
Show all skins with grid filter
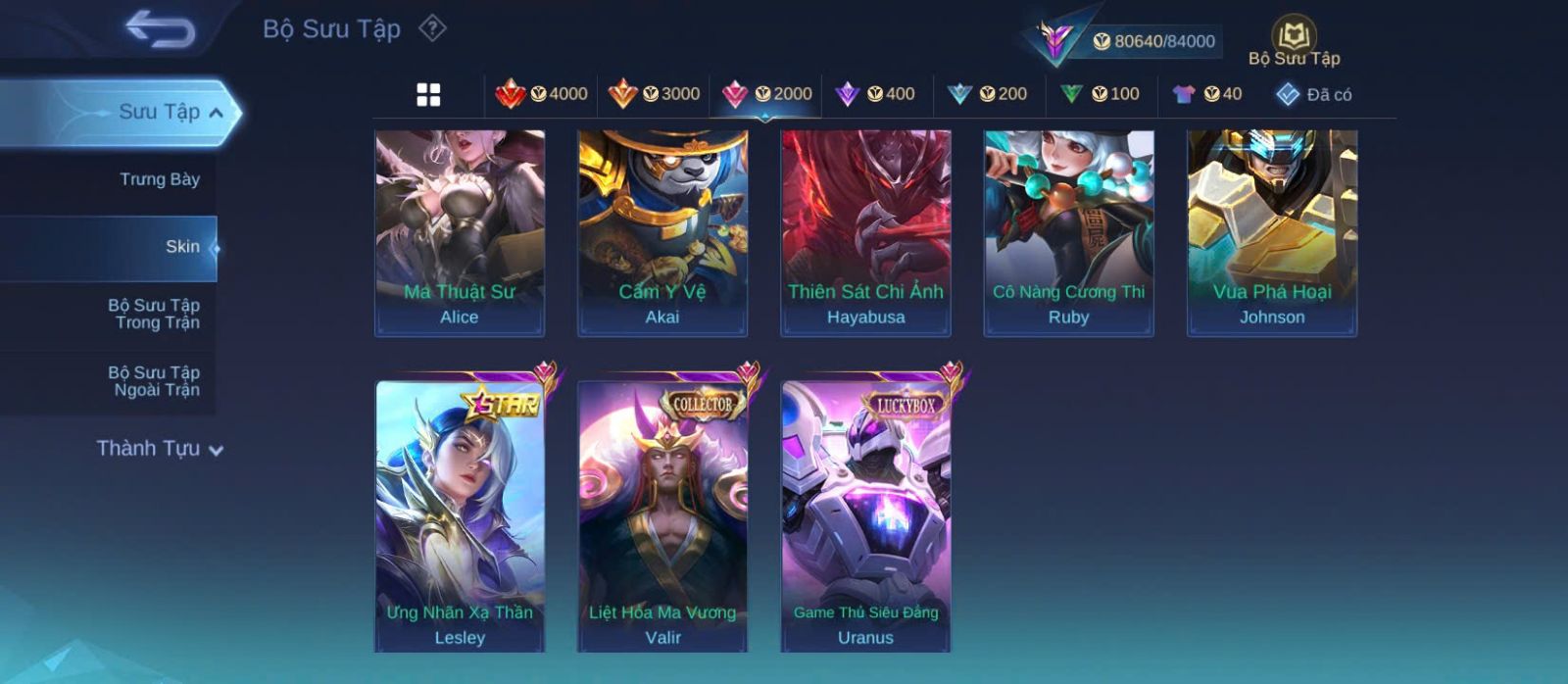point(428,95)
